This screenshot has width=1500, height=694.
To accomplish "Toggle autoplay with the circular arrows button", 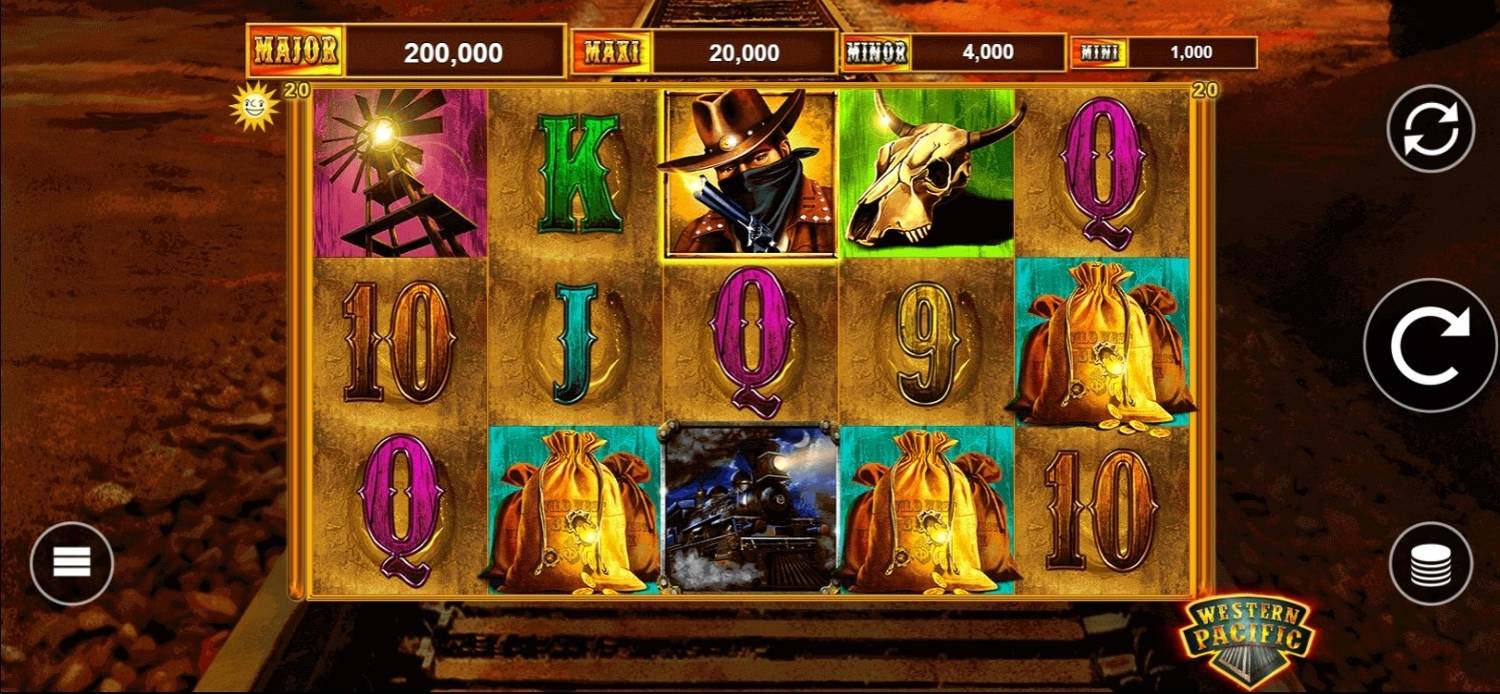I will pos(1430,128).
